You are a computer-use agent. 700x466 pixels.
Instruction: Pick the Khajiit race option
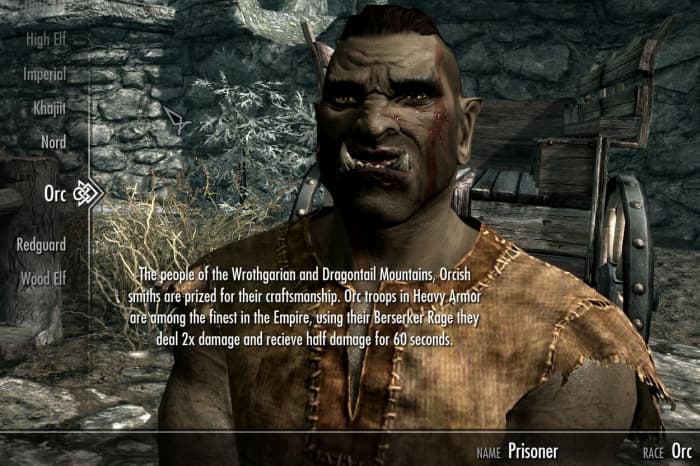(47, 108)
